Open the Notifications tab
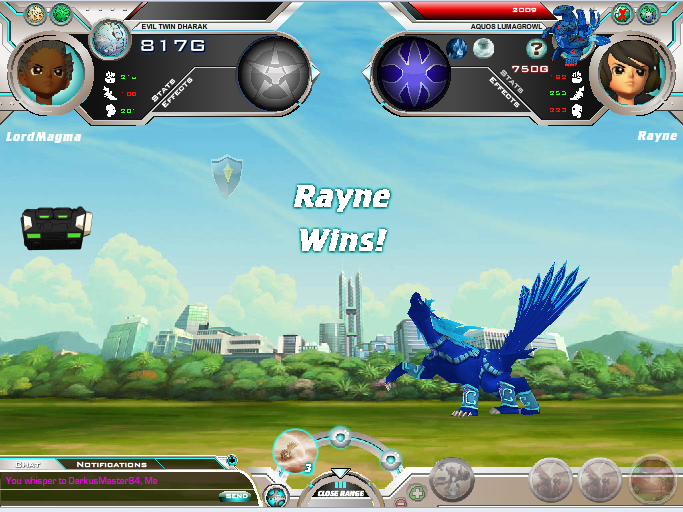 (112, 464)
